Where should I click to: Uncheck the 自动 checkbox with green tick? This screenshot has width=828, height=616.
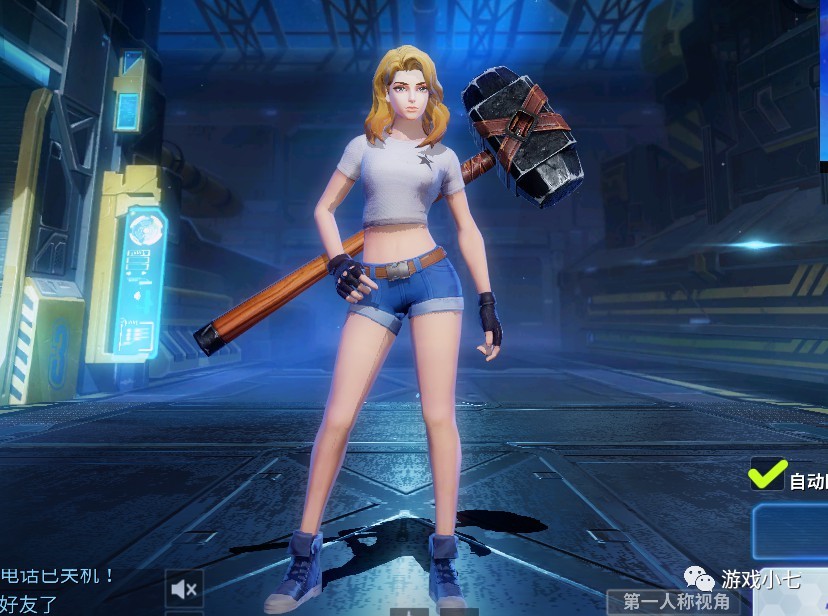pos(766,477)
